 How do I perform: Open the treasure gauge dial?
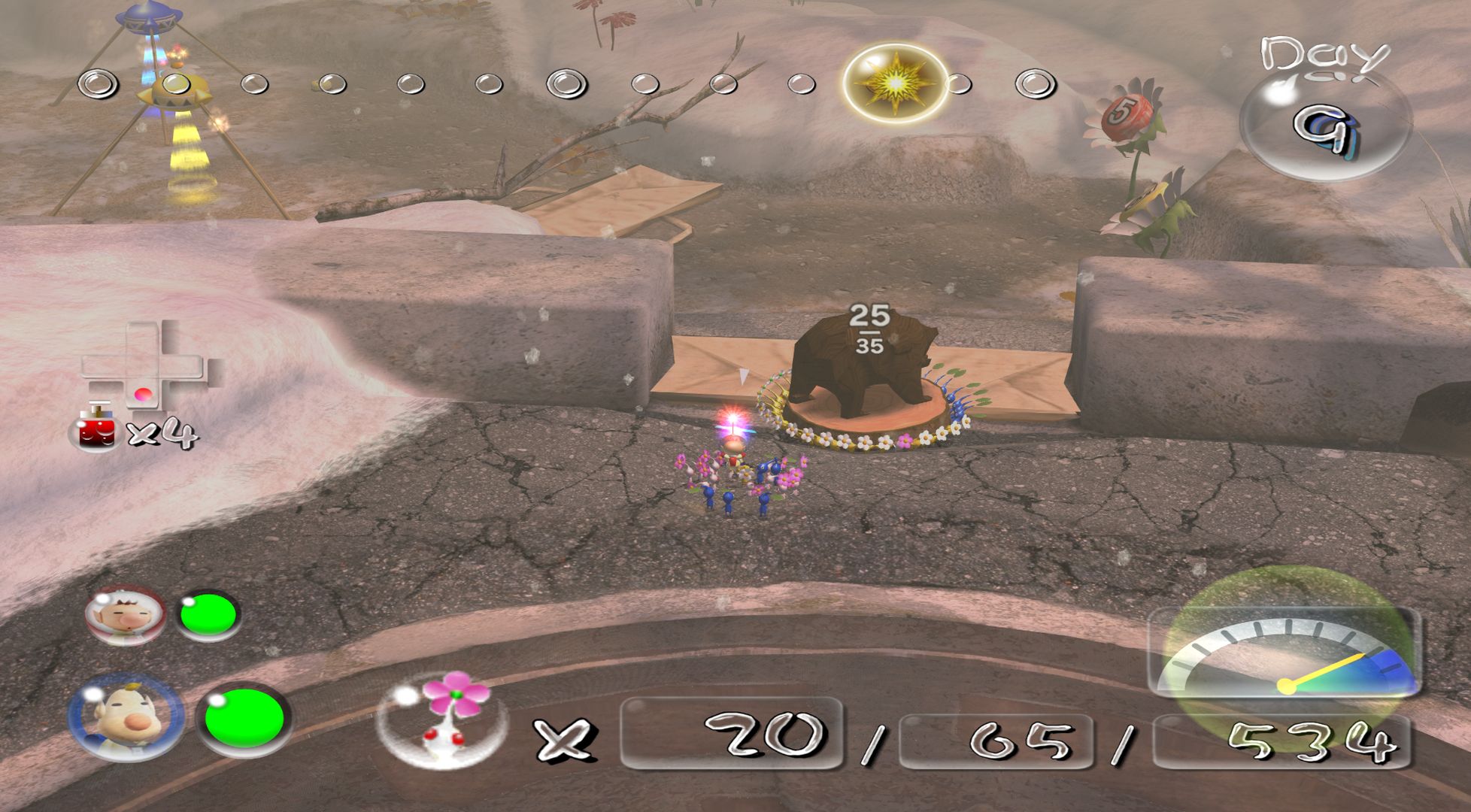(x=1285, y=653)
